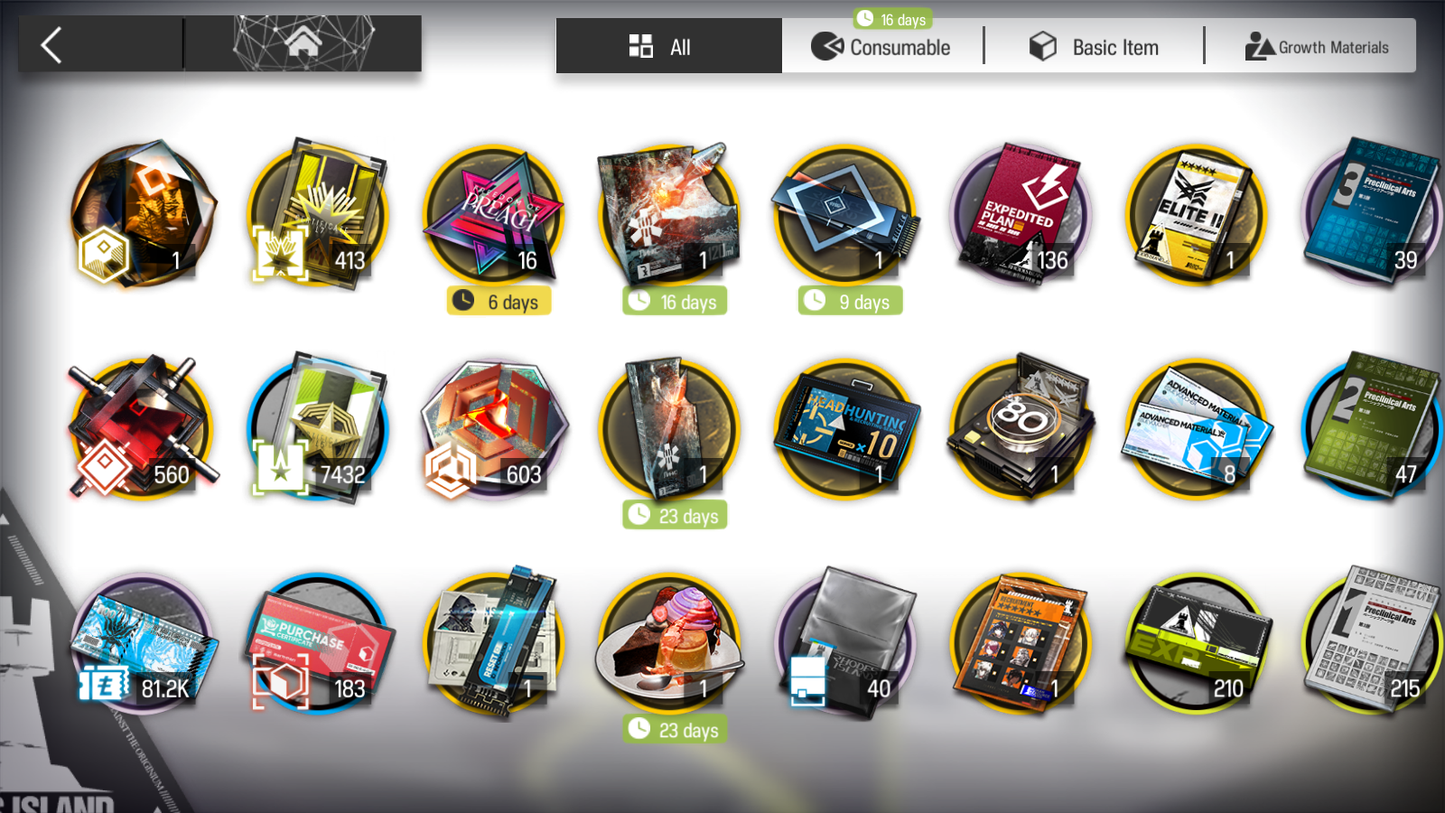Return to the home screen
Screen dimensions: 1445x813
pos(303,44)
